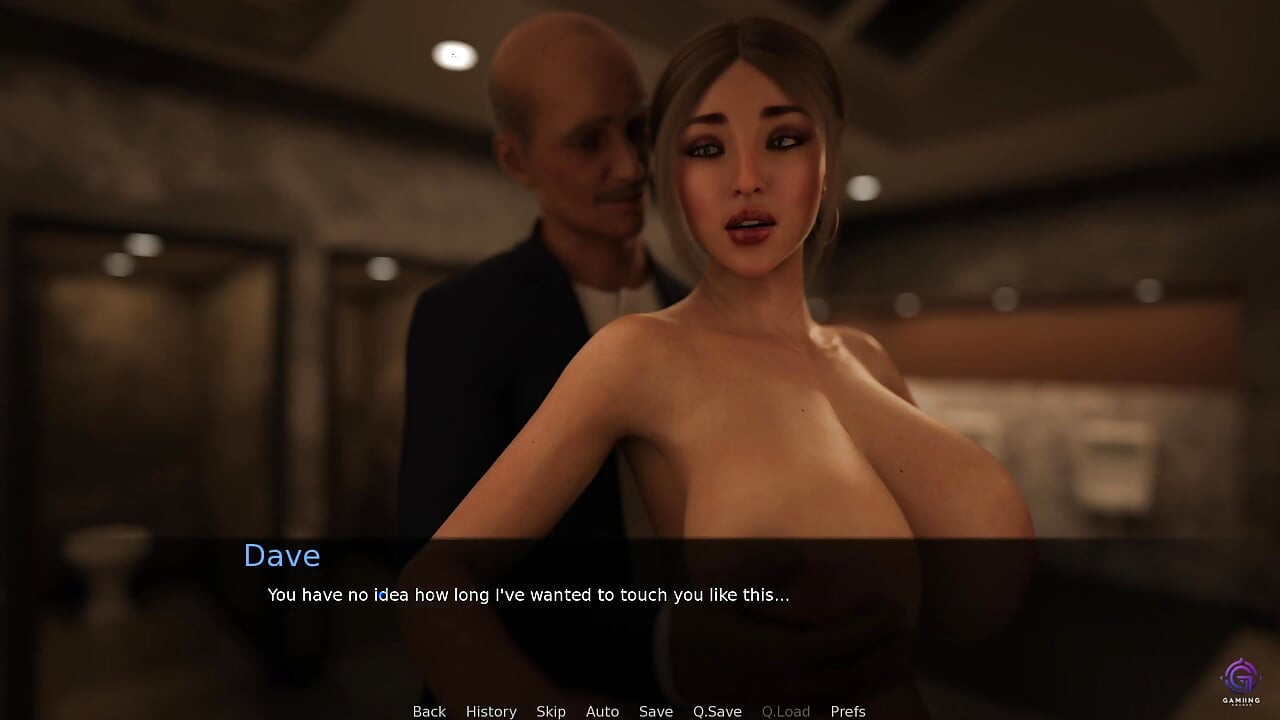Click Back to rewind the dialogue

(429, 711)
